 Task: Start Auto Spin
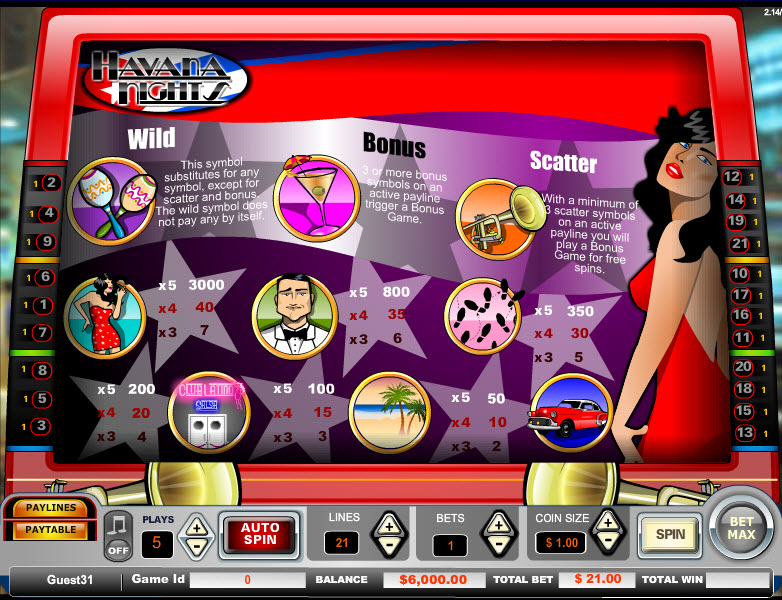point(259,533)
